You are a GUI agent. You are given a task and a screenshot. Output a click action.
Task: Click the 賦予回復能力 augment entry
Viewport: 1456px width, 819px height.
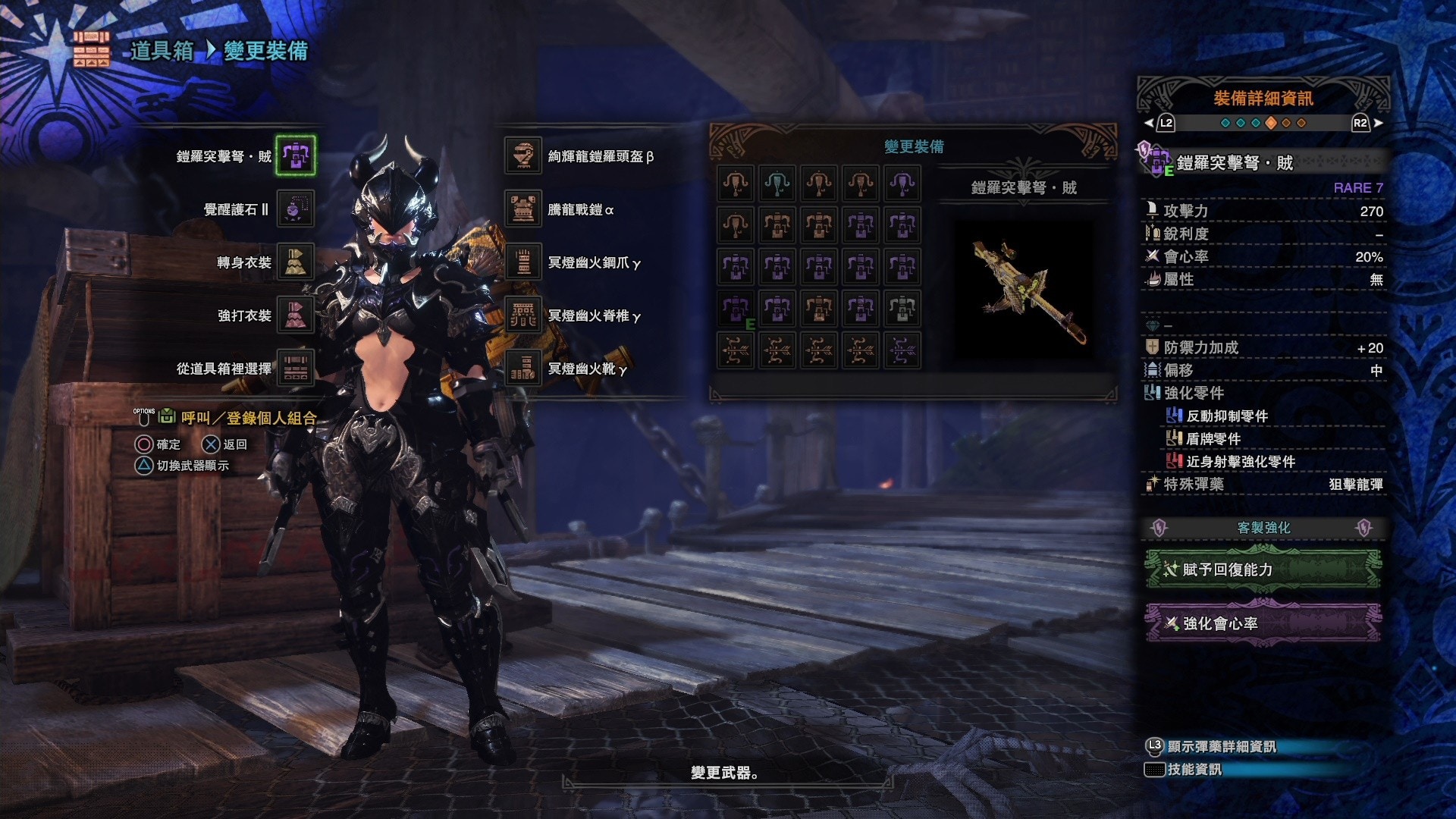pos(1263,570)
